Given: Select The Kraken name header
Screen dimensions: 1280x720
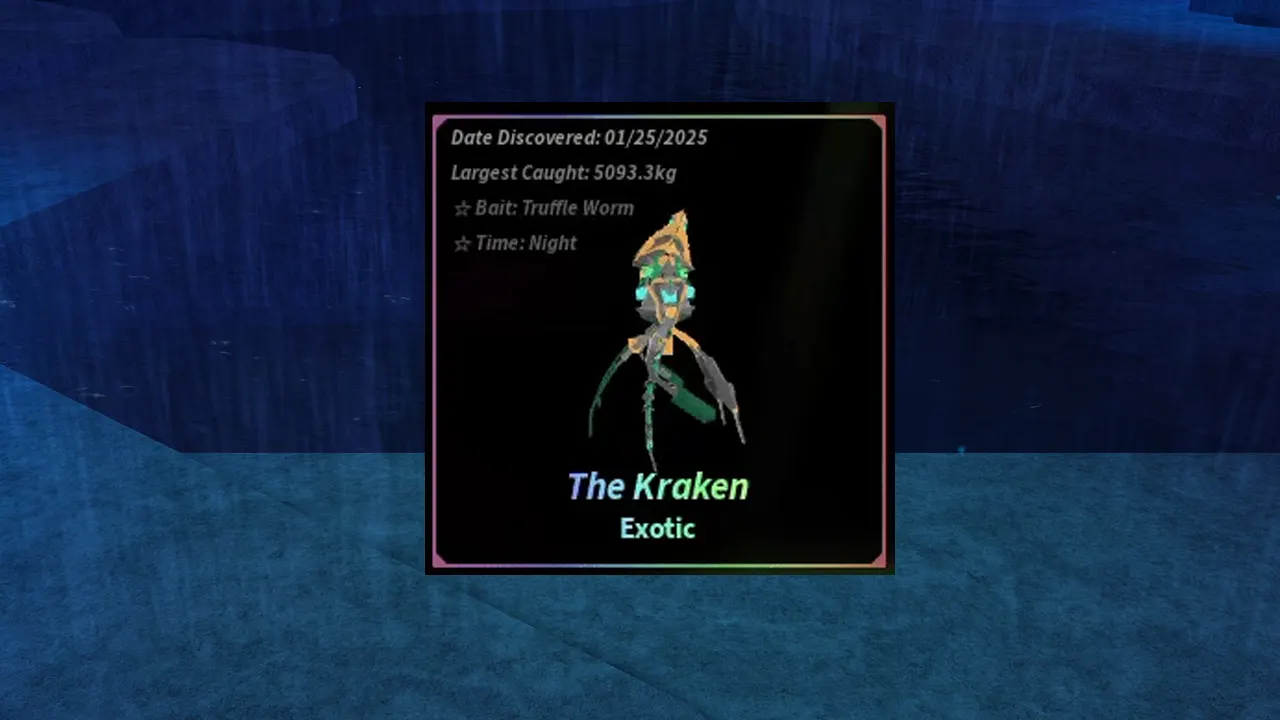Looking at the screenshot, I should [x=657, y=487].
